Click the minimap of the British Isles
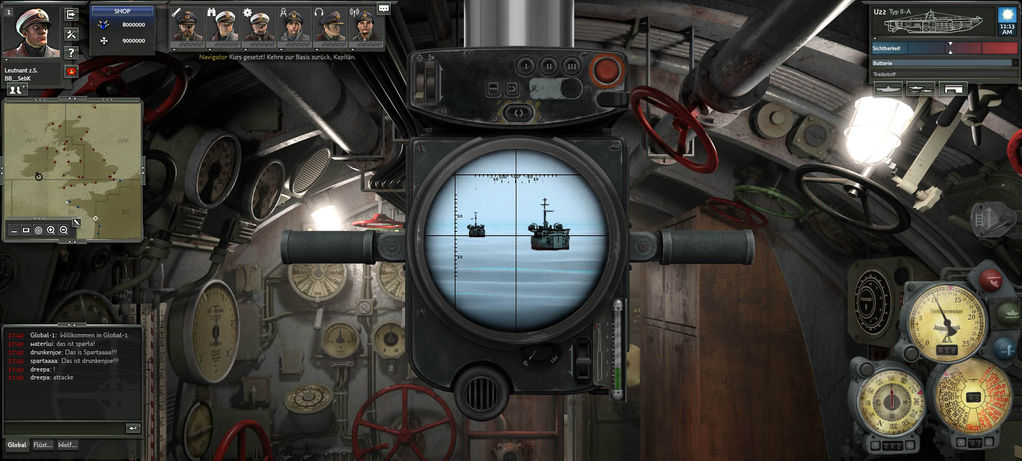The image size is (1022, 461). (x=71, y=160)
